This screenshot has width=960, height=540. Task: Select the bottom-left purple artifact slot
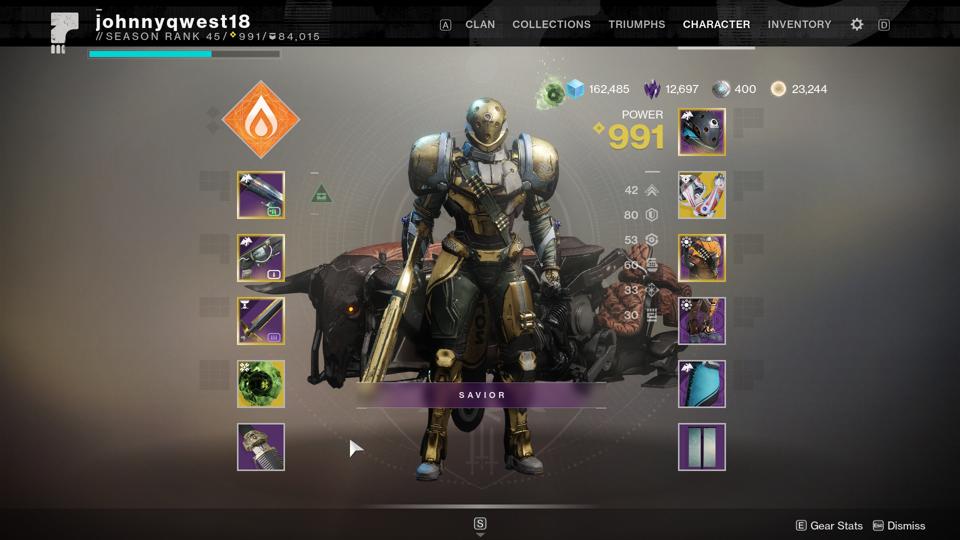[x=261, y=447]
